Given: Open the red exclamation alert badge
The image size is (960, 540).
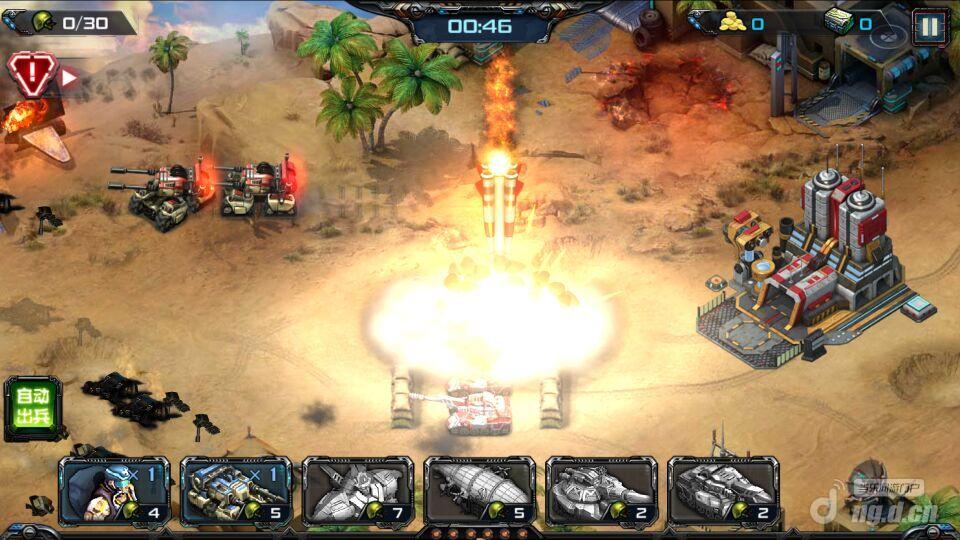Looking at the screenshot, I should click(30, 73).
